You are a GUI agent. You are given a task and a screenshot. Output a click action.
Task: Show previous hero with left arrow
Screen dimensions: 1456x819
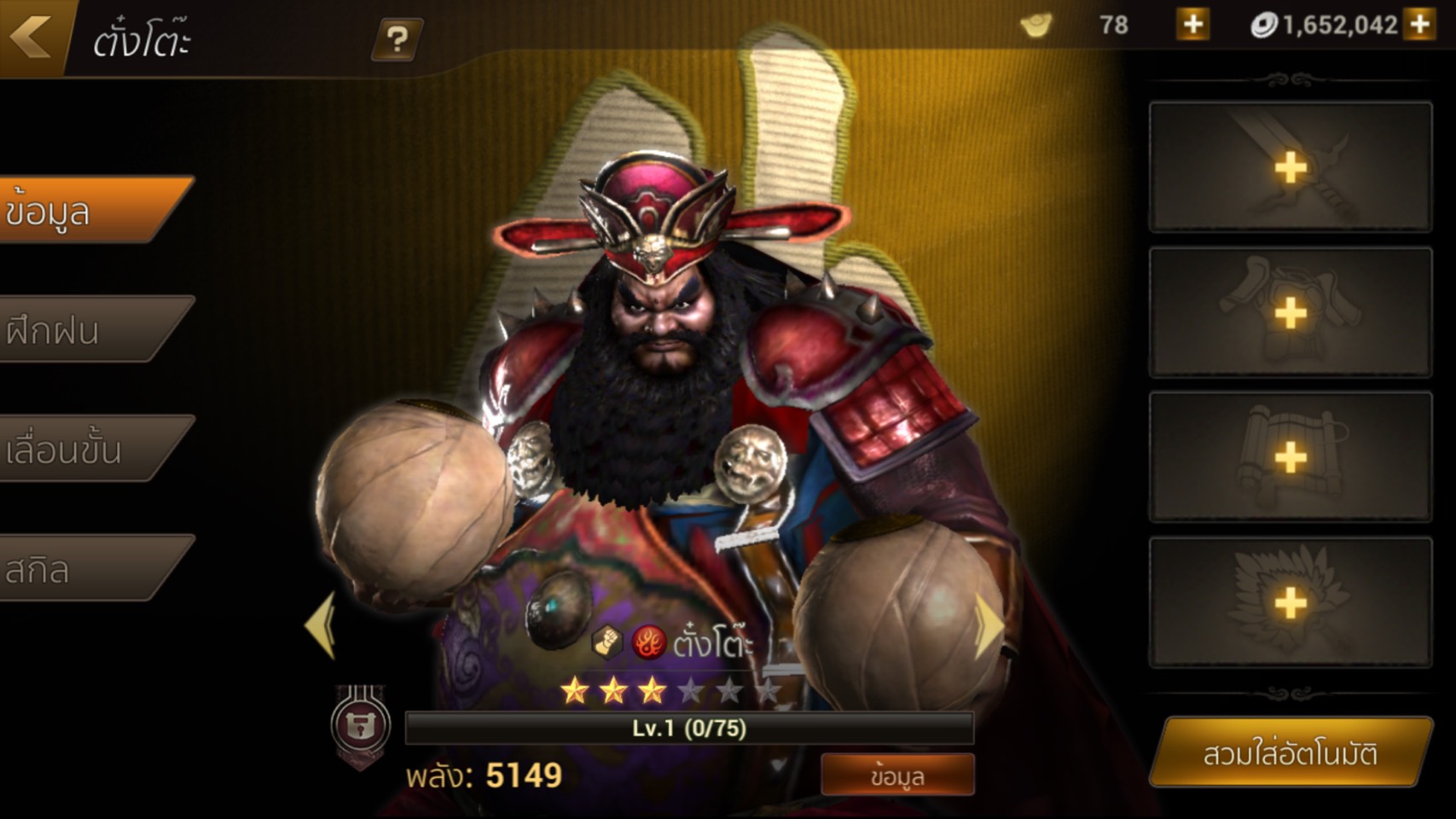point(322,625)
